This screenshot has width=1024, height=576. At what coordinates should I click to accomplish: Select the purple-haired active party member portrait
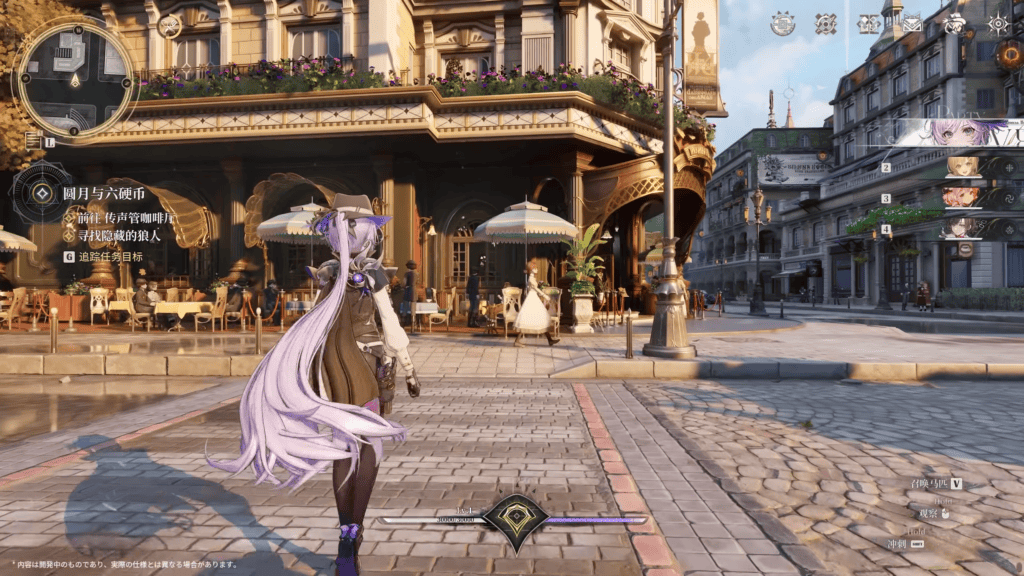click(960, 133)
